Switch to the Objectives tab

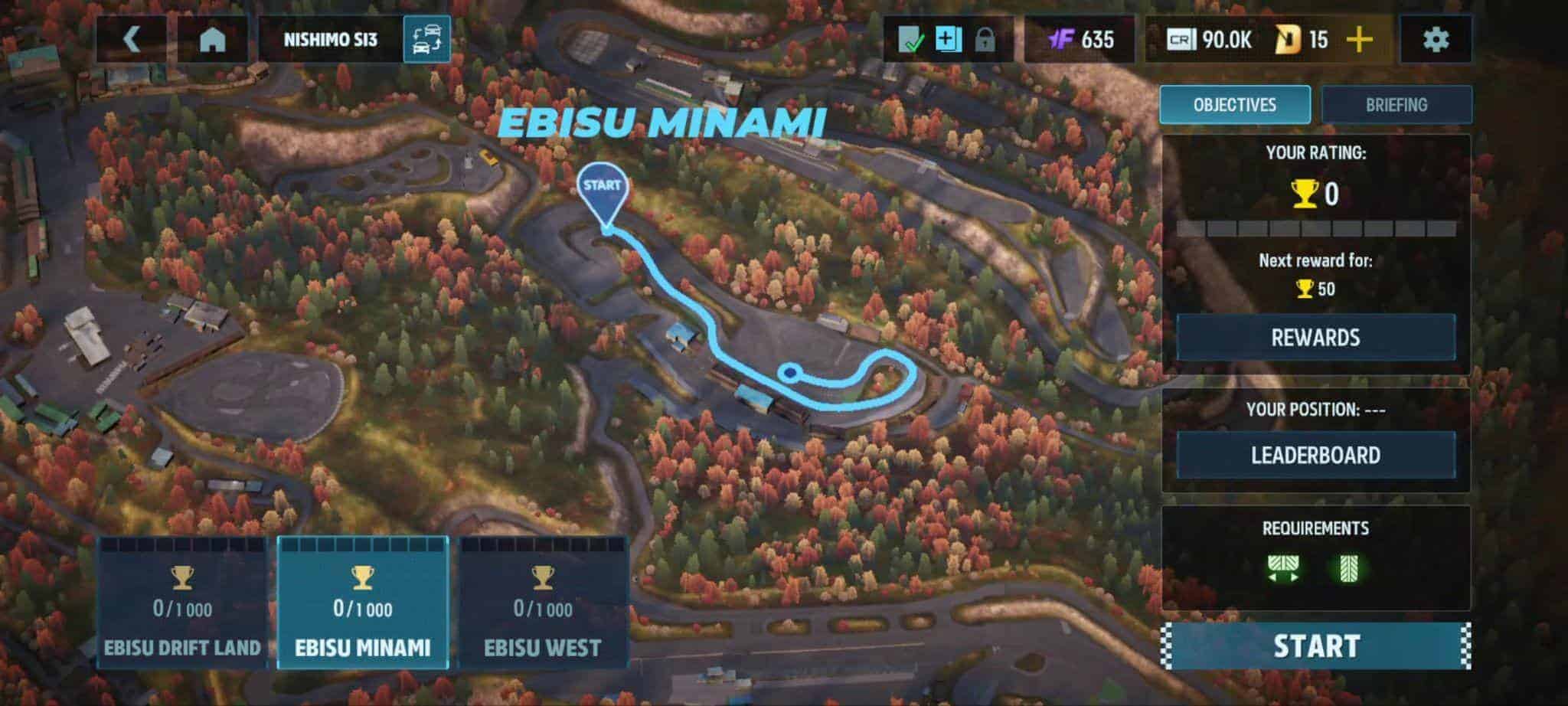click(1234, 105)
